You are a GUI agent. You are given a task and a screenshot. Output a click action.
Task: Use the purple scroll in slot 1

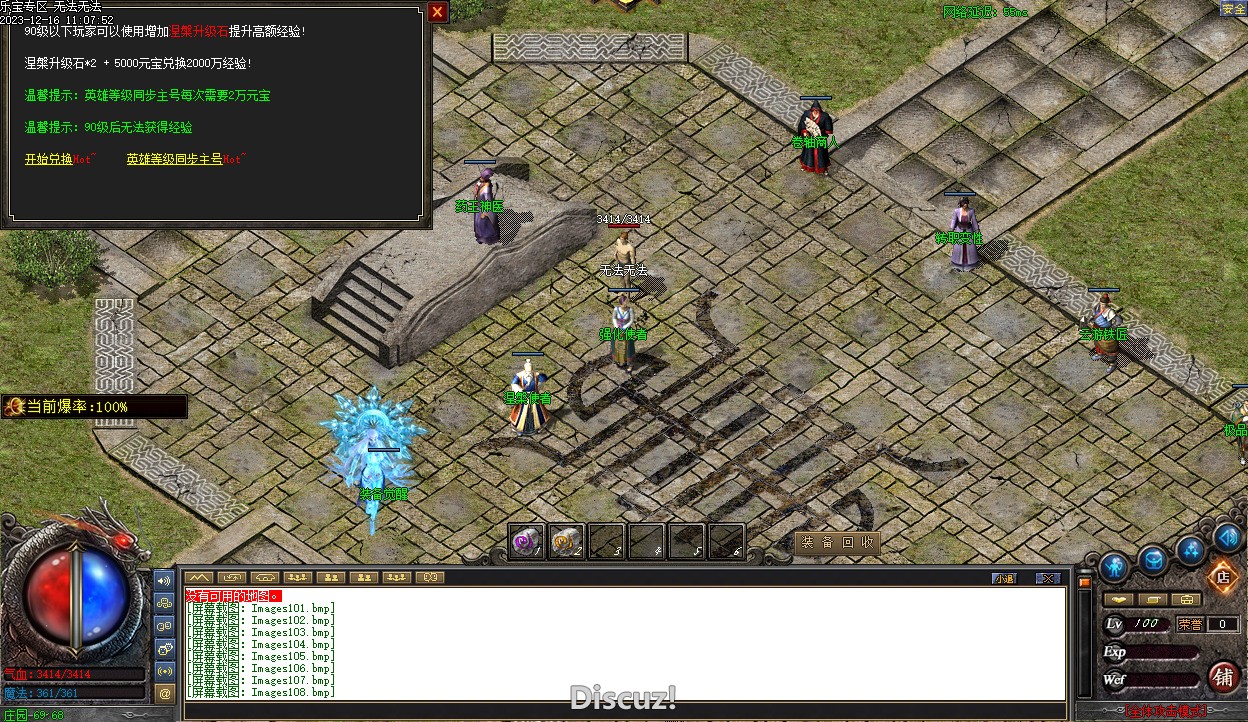tap(526, 541)
